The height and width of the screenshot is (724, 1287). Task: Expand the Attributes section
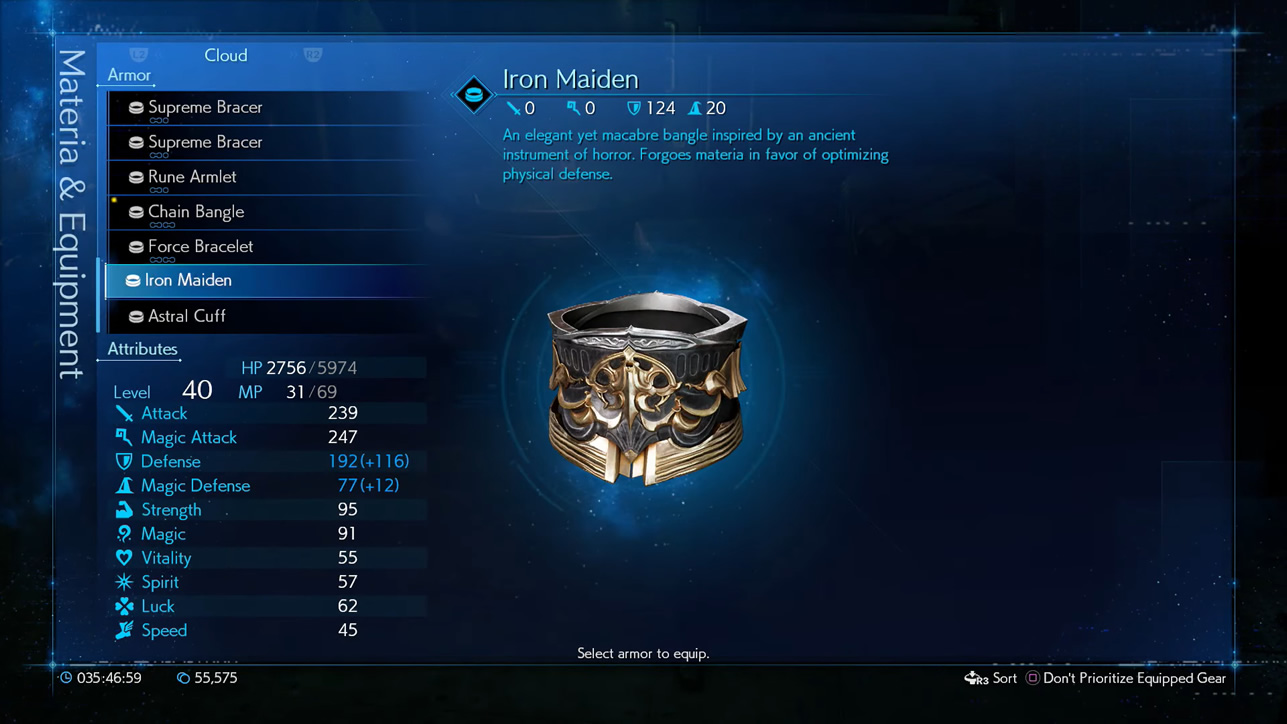(x=141, y=349)
